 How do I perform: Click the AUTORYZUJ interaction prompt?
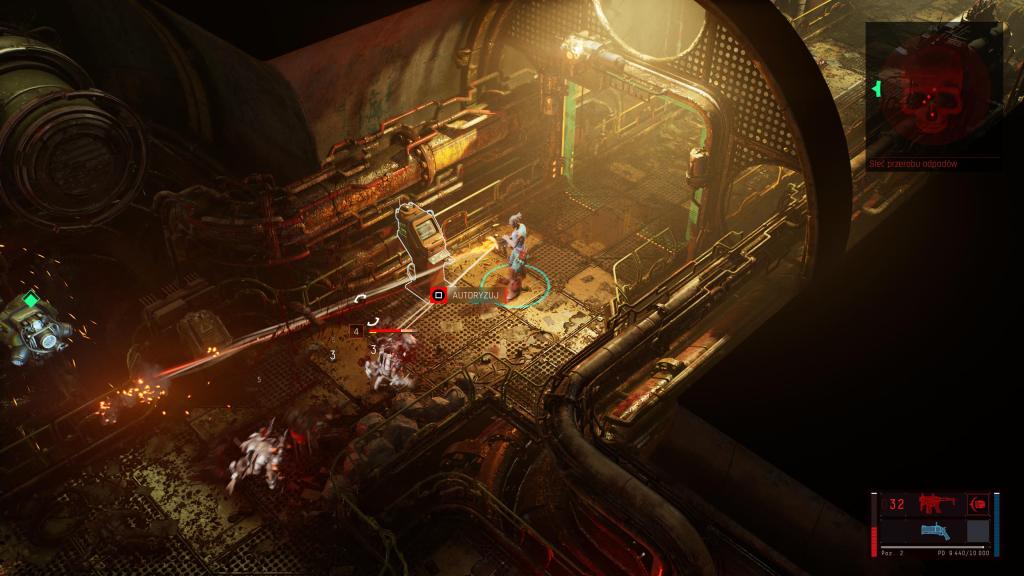click(x=460, y=296)
